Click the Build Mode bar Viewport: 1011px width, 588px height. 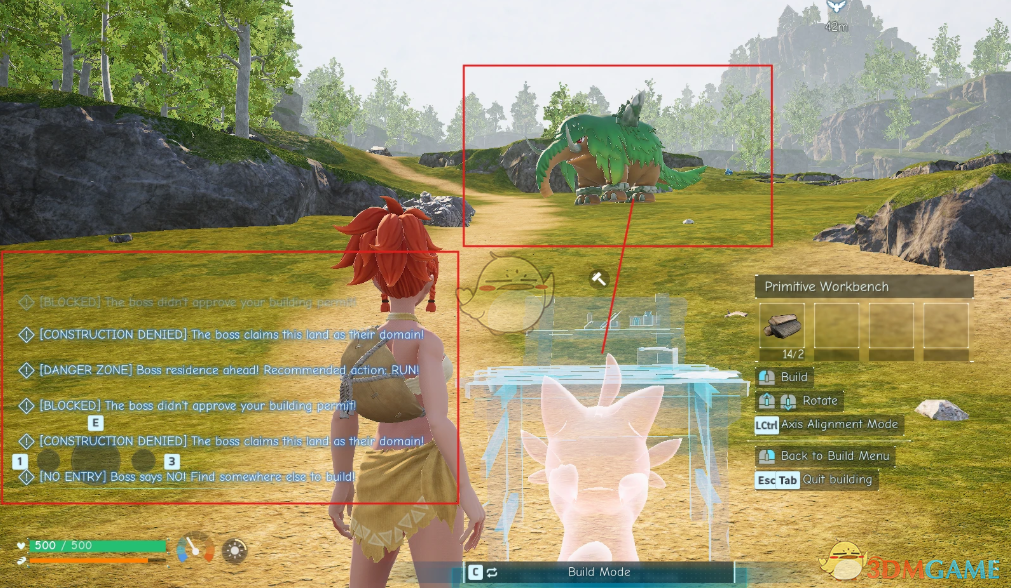coord(598,572)
